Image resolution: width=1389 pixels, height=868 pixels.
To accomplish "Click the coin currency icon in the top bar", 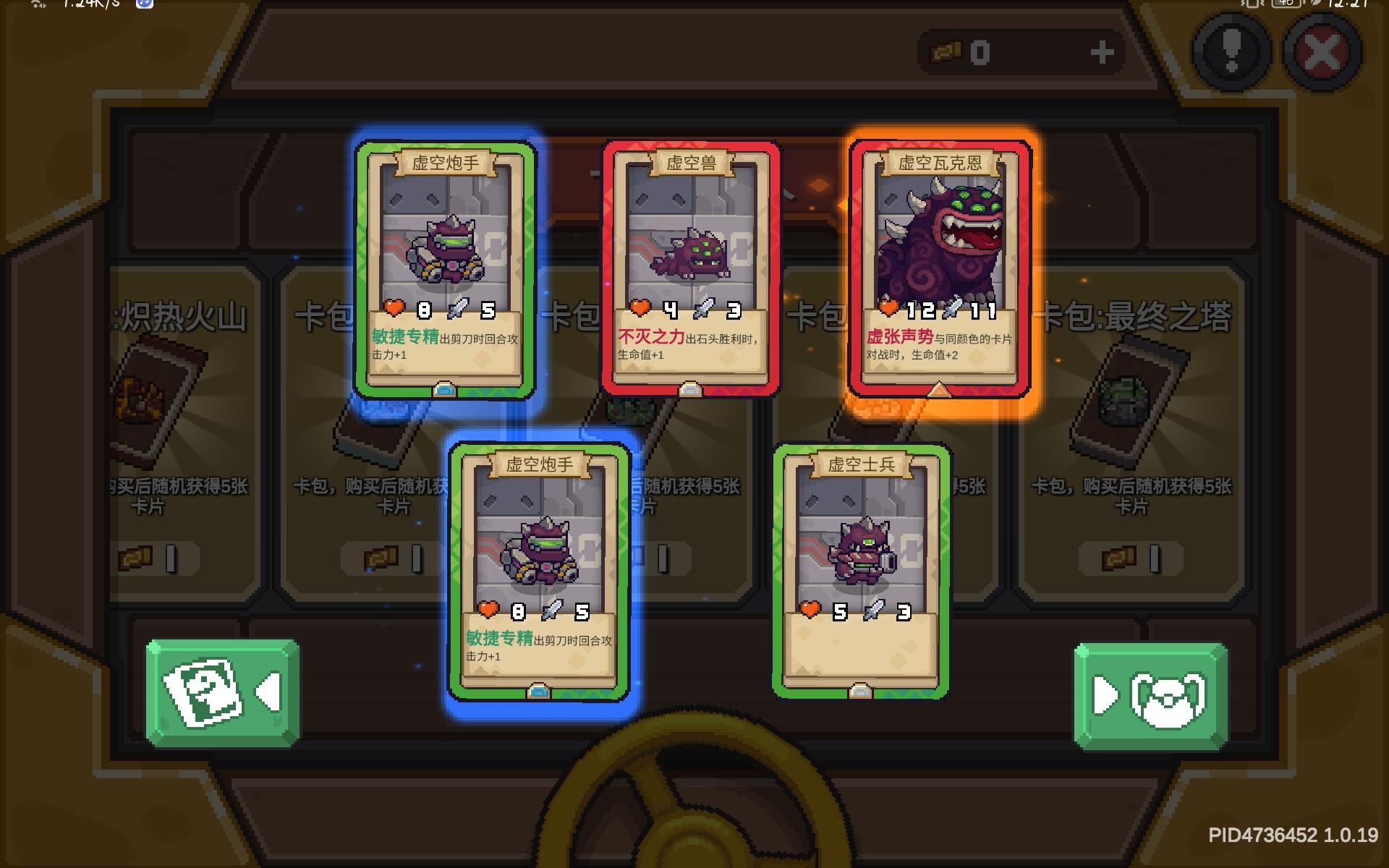I will pyautogui.click(x=948, y=52).
